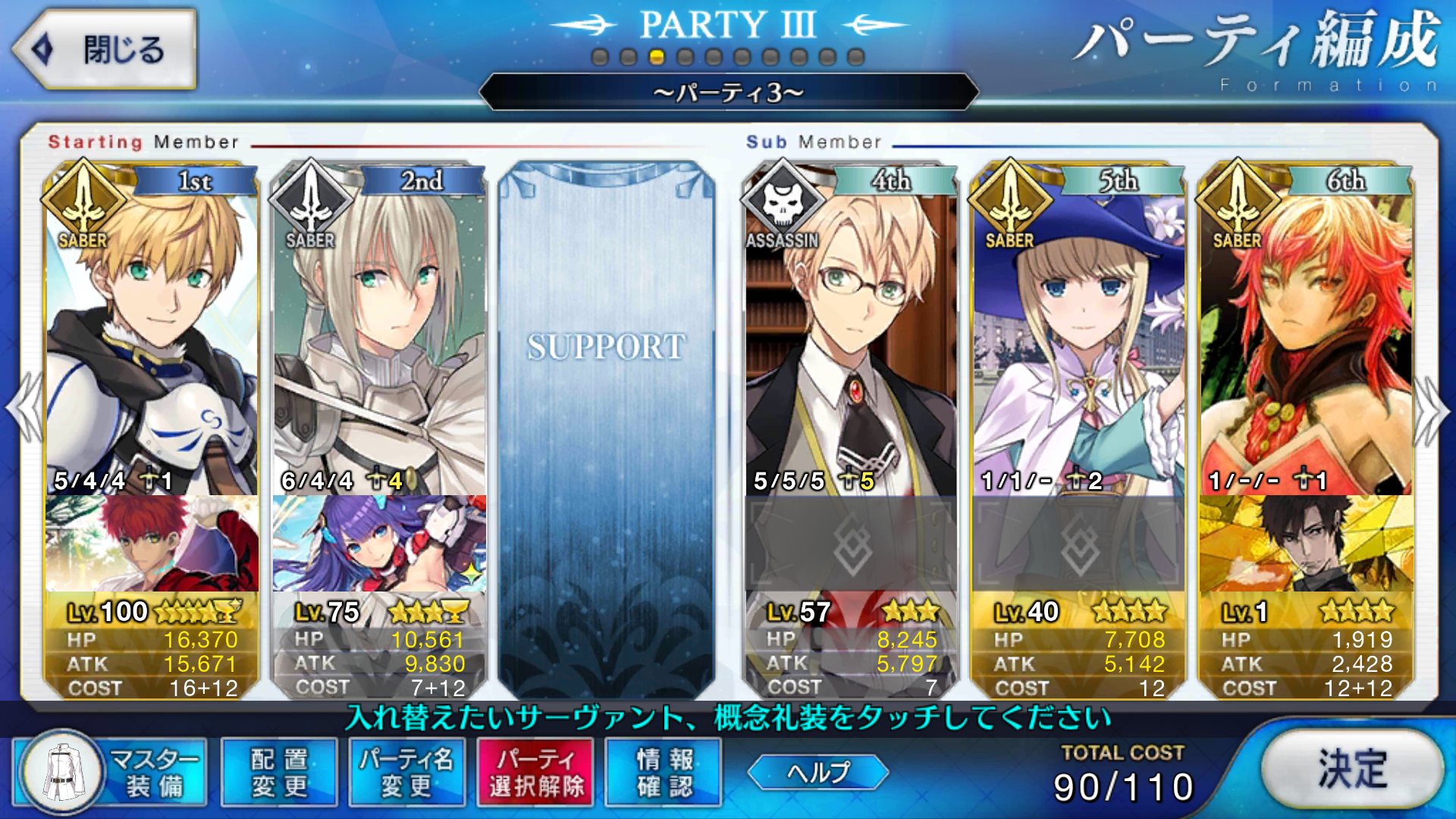Change the 6th slot's dark-haired man craft essence
This screenshot has width=1456, height=819.
click(1306, 544)
